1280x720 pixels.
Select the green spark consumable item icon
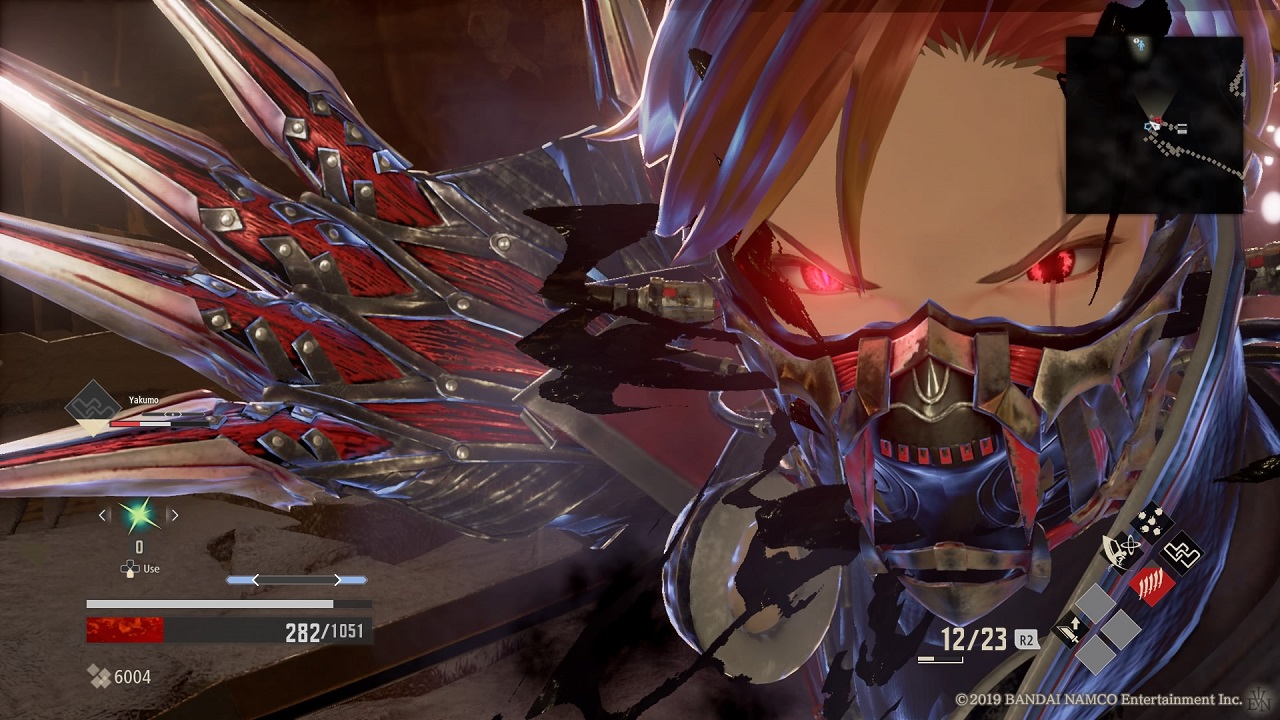pos(138,514)
